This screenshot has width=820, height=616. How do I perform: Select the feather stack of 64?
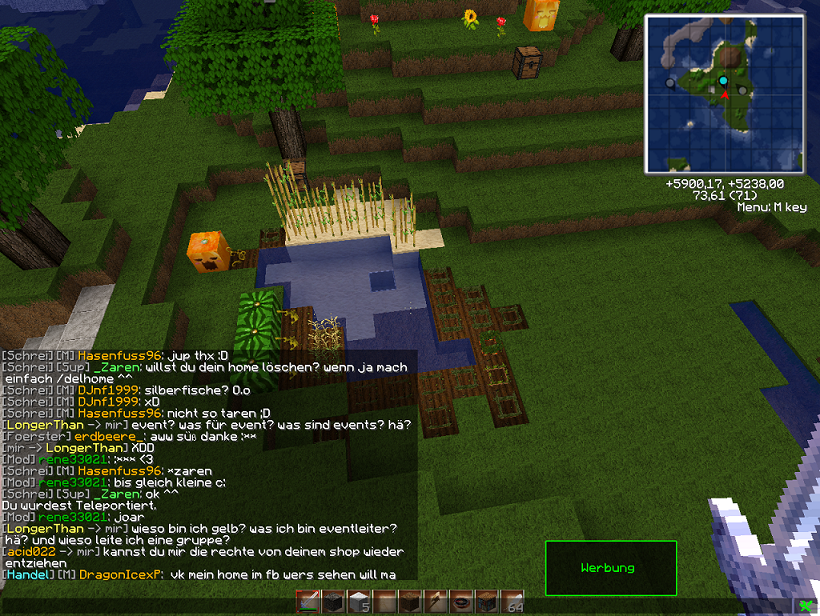click(513, 602)
